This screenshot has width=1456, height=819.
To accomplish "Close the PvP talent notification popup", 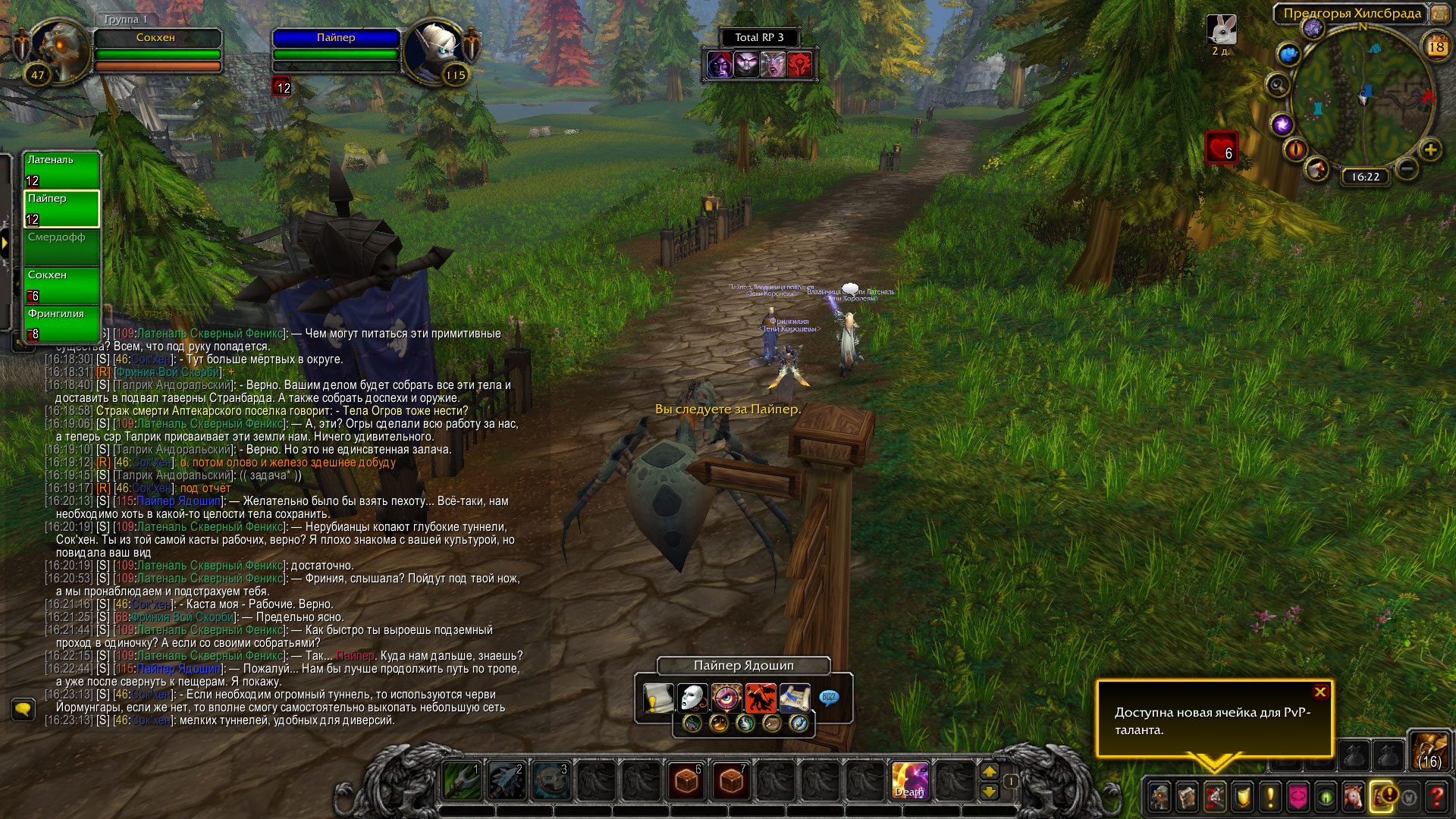I will point(1320,692).
